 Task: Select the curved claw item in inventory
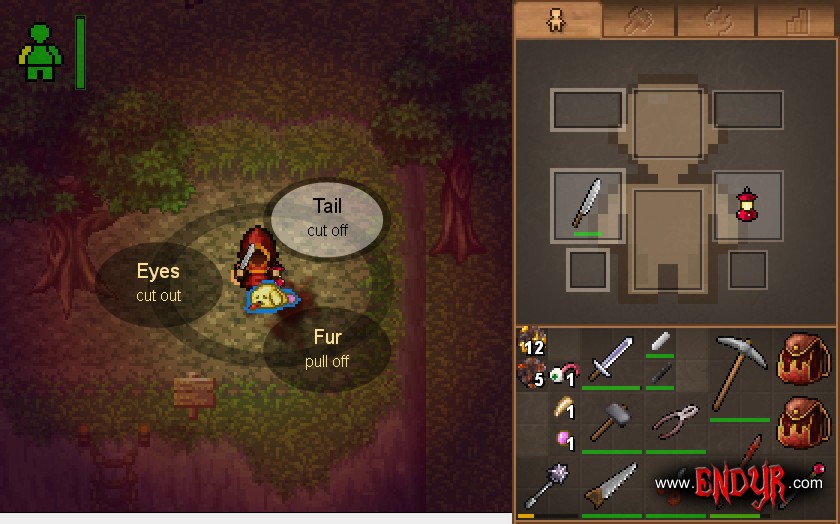coord(562,408)
